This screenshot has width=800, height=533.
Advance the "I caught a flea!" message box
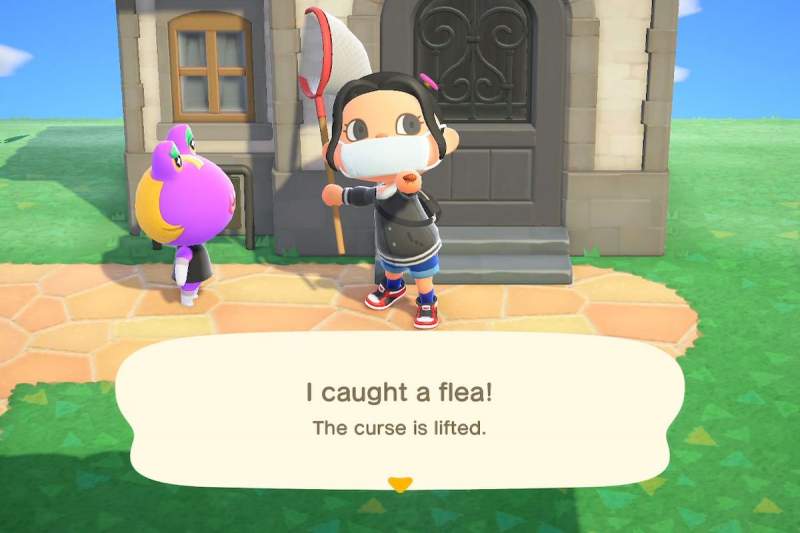click(400, 408)
